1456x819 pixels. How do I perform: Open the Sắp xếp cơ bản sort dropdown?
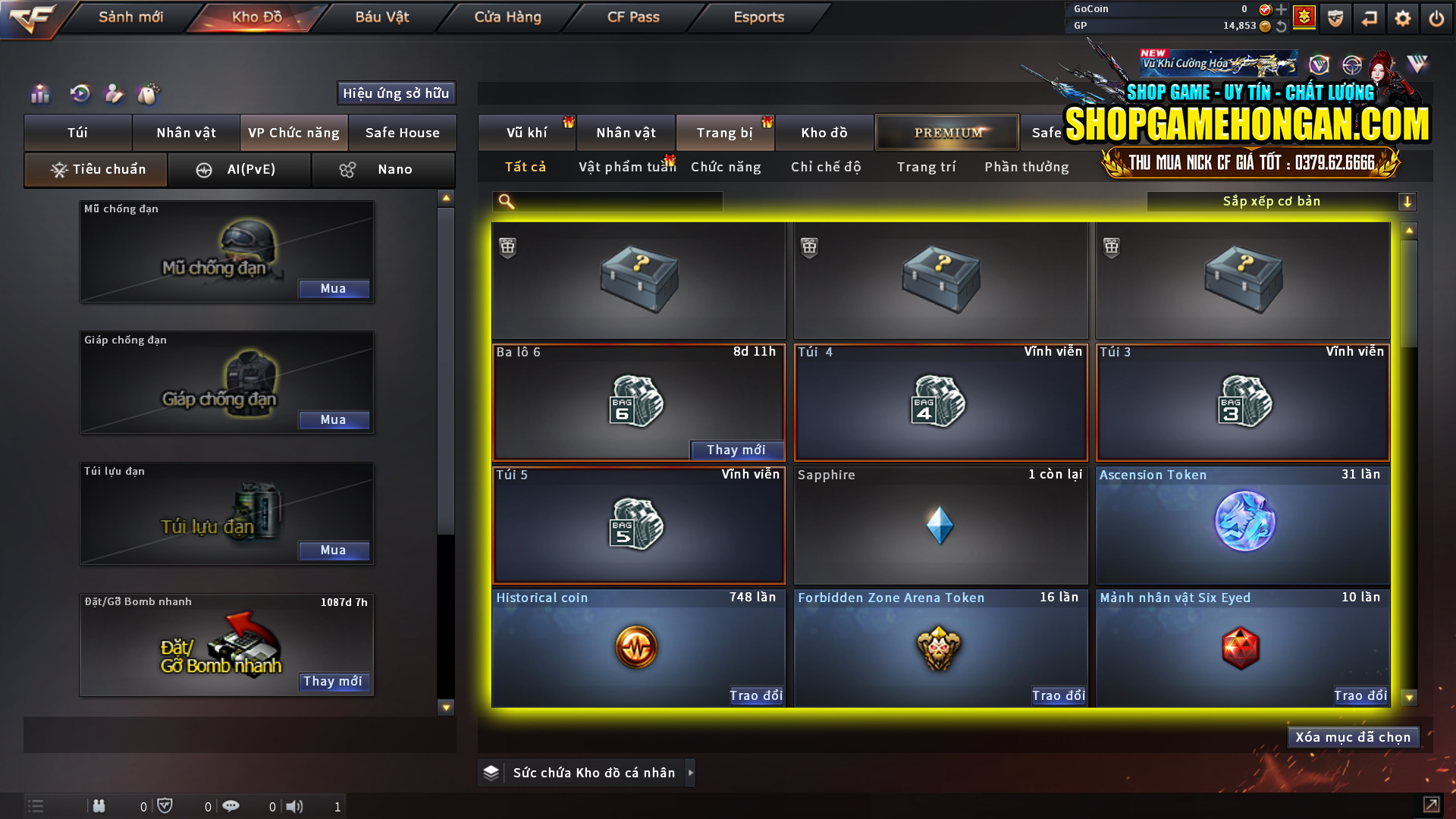[1271, 201]
